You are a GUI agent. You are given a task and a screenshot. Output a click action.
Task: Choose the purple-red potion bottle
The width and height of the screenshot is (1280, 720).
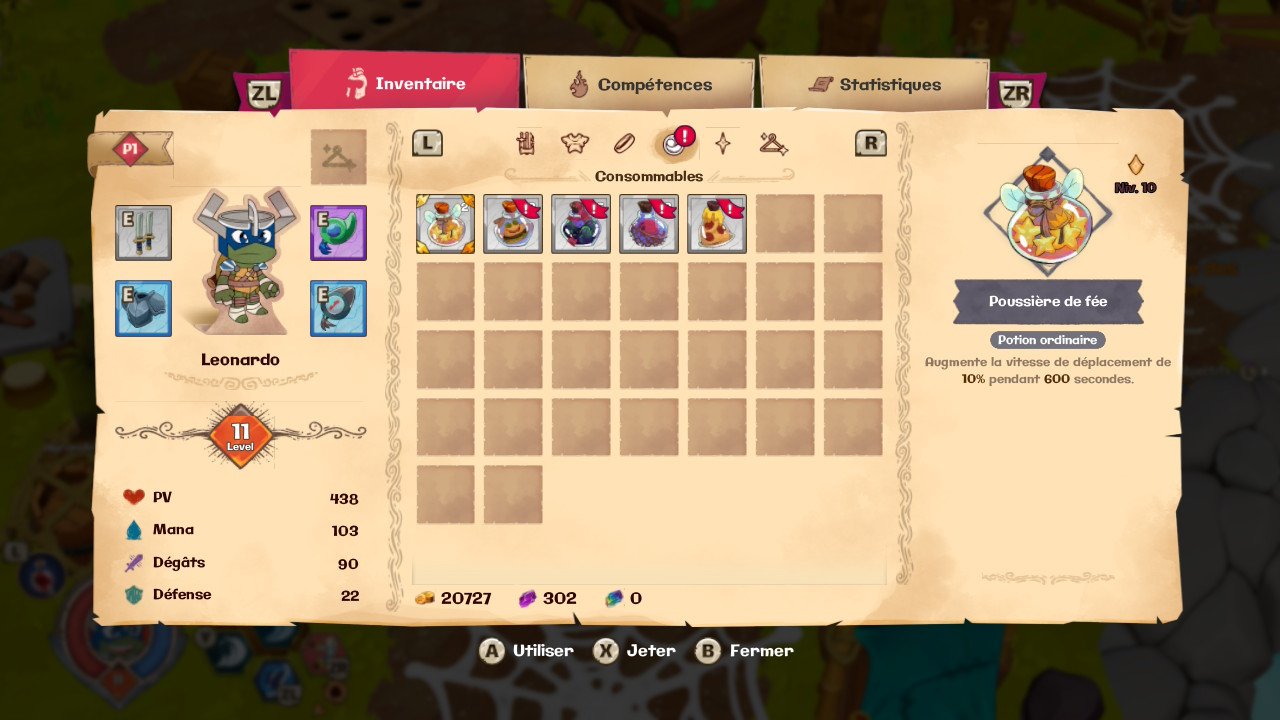(649, 224)
